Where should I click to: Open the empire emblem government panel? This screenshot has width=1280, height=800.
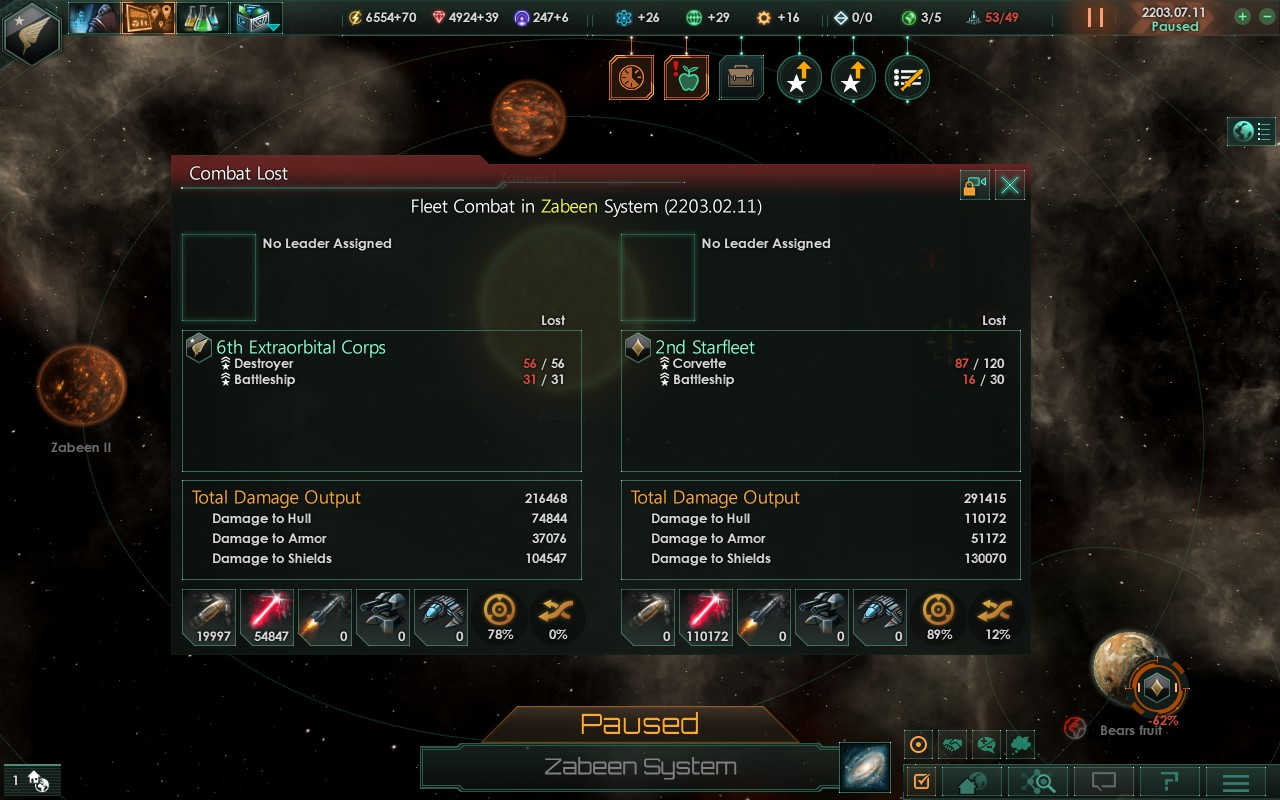click(x=32, y=32)
